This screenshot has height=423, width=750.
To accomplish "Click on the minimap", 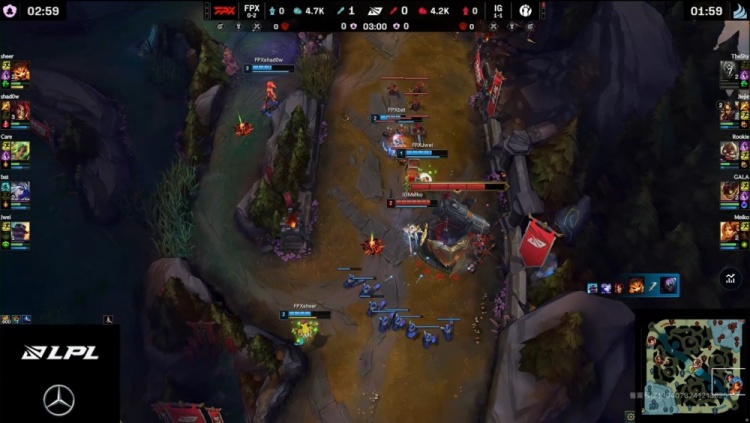I will click(x=692, y=367).
